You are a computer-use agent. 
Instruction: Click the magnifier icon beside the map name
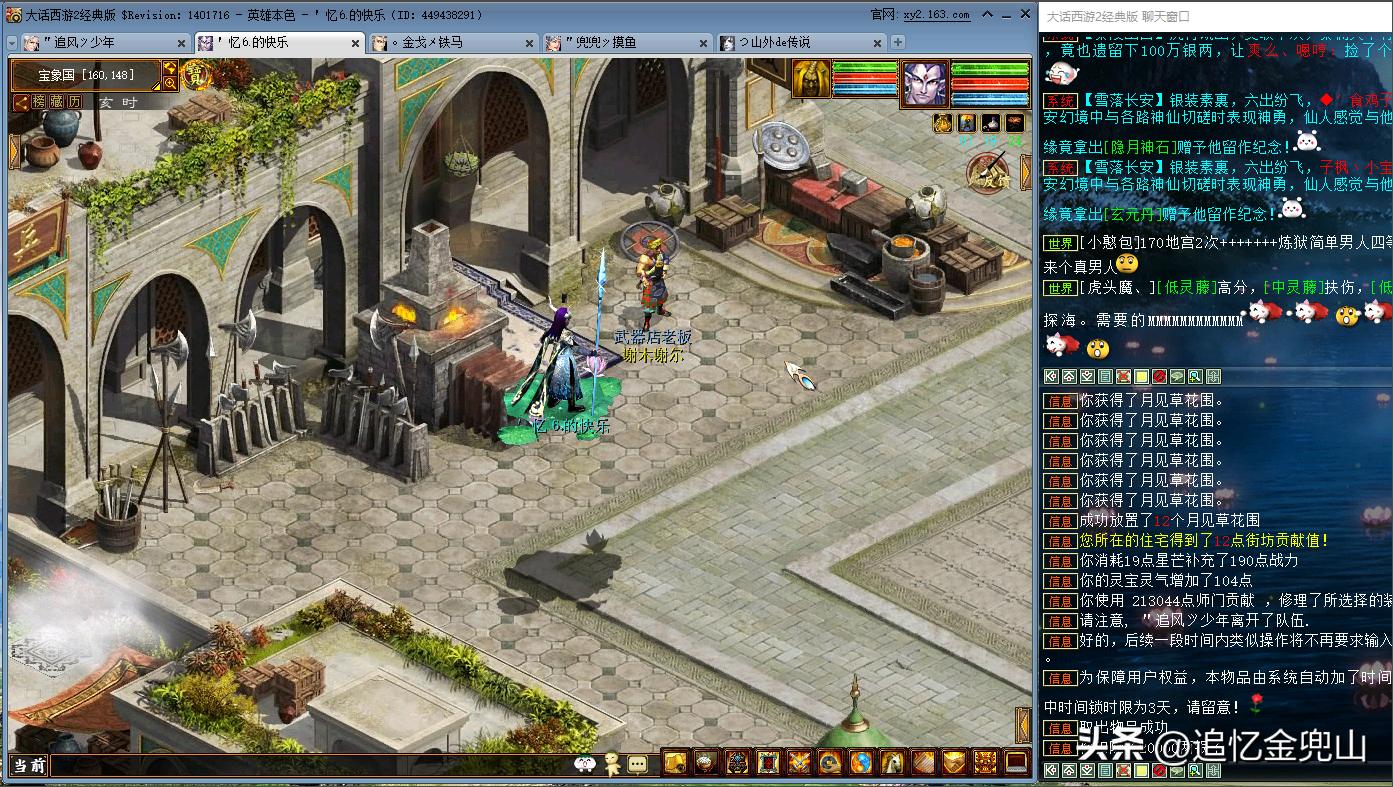pos(170,83)
